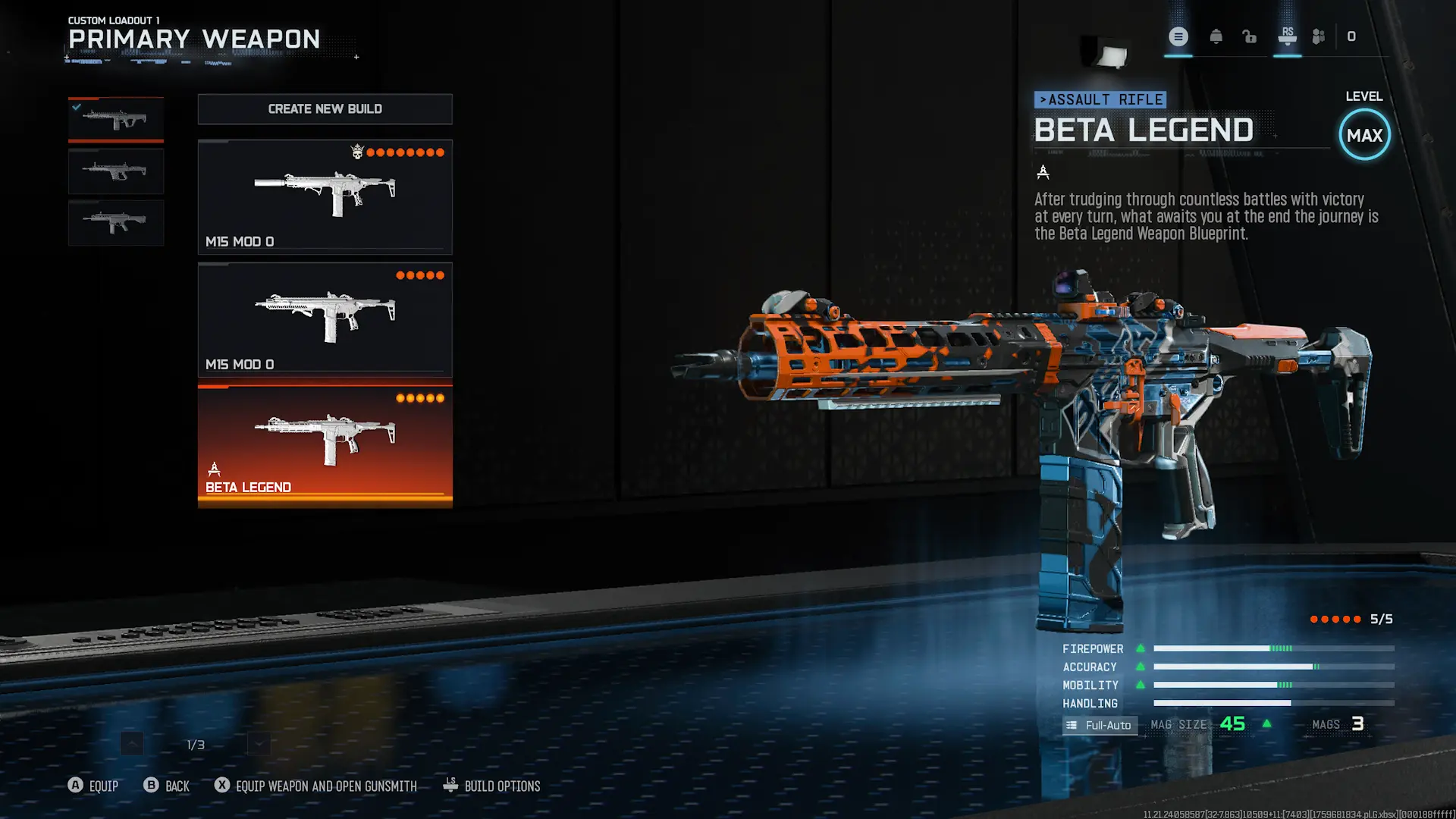Pick the weapon thumbnail with the blue checkmark
1456x819 pixels.
(x=116, y=120)
